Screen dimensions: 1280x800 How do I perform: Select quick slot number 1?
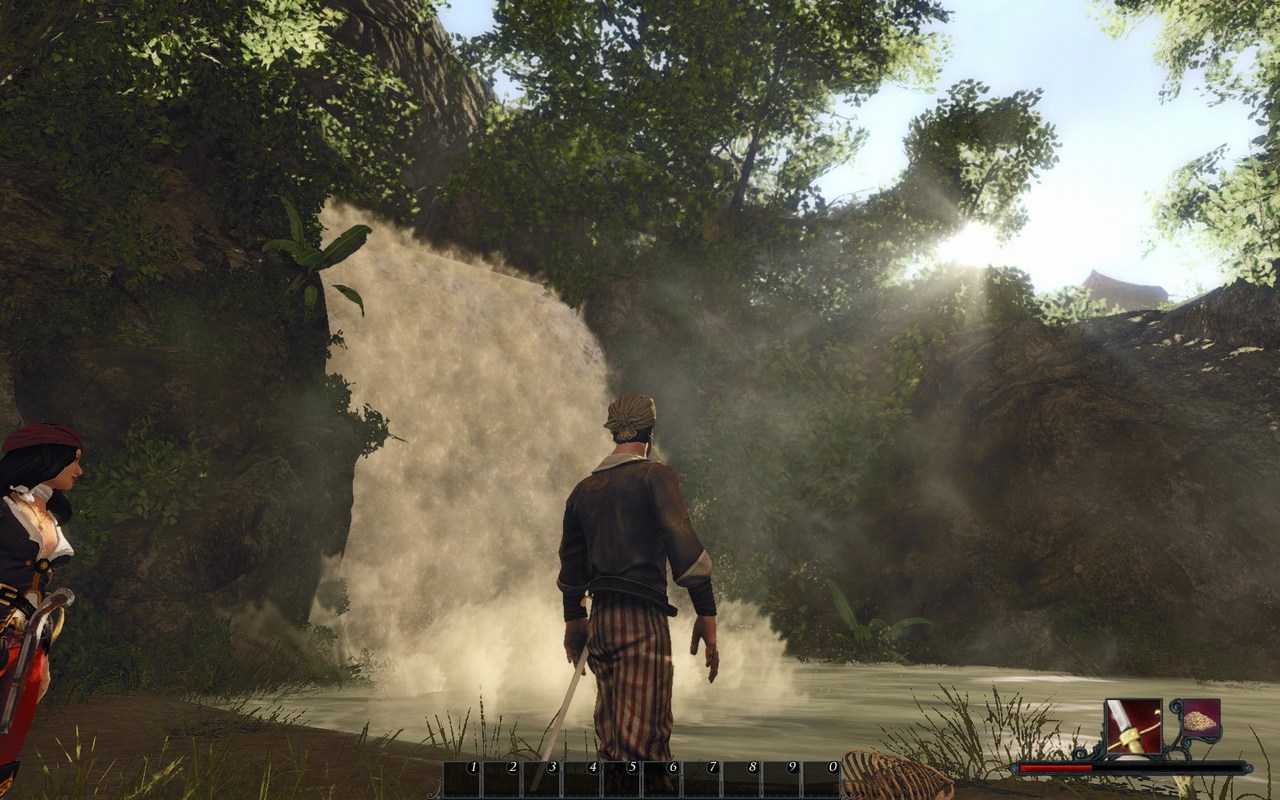(463, 780)
